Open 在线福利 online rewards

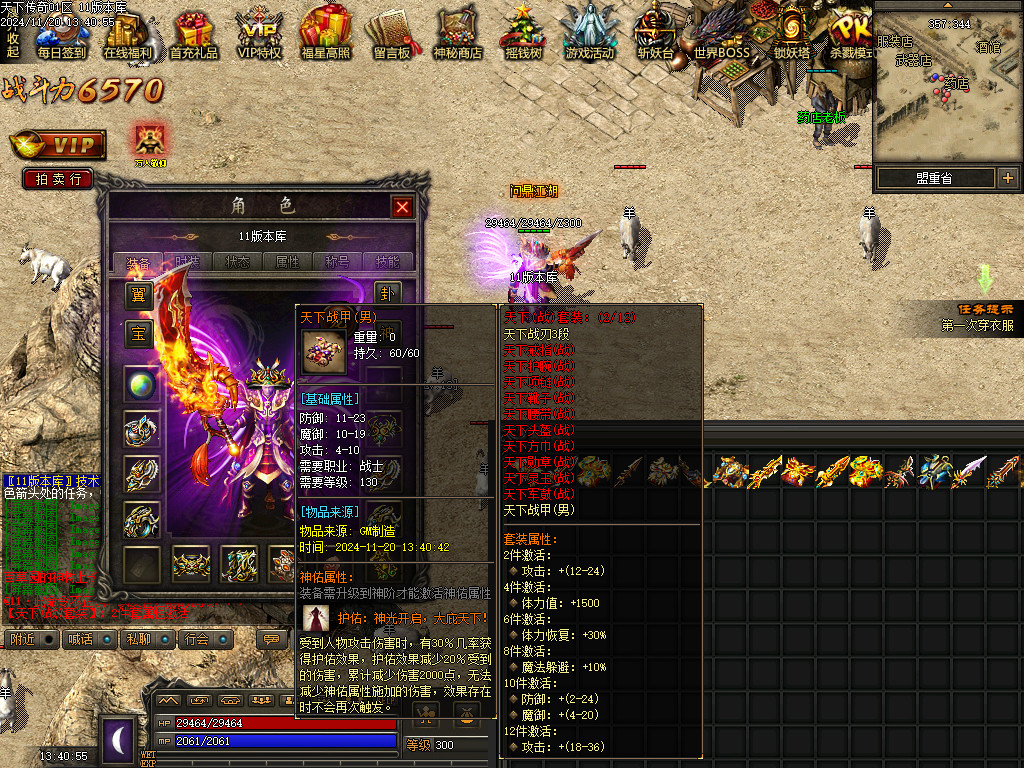(128, 35)
